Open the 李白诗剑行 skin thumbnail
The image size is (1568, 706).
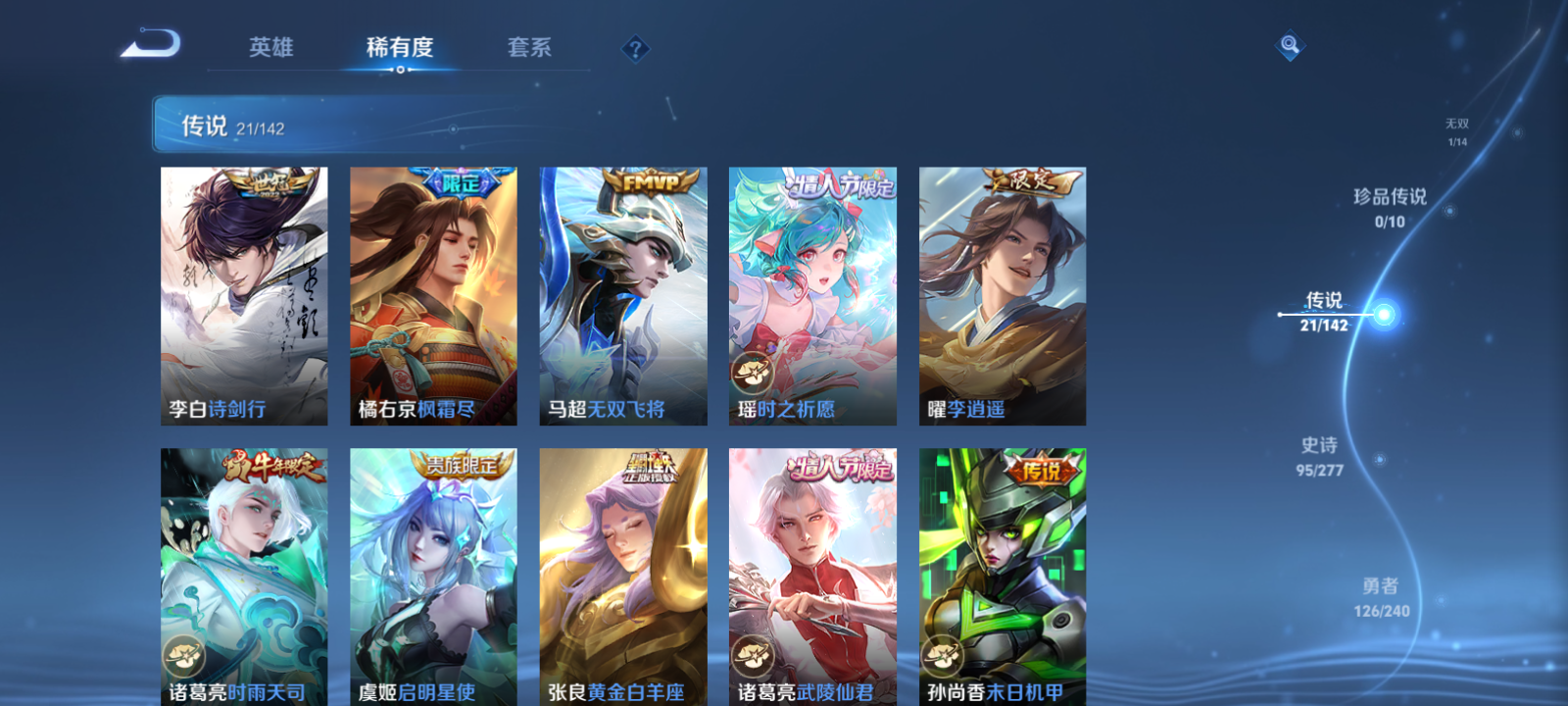click(243, 294)
